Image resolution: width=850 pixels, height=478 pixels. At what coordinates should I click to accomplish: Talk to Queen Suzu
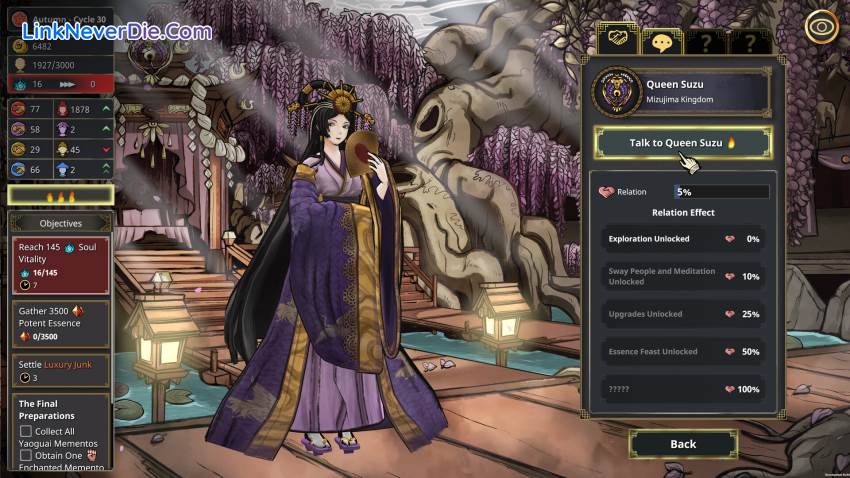683,143
